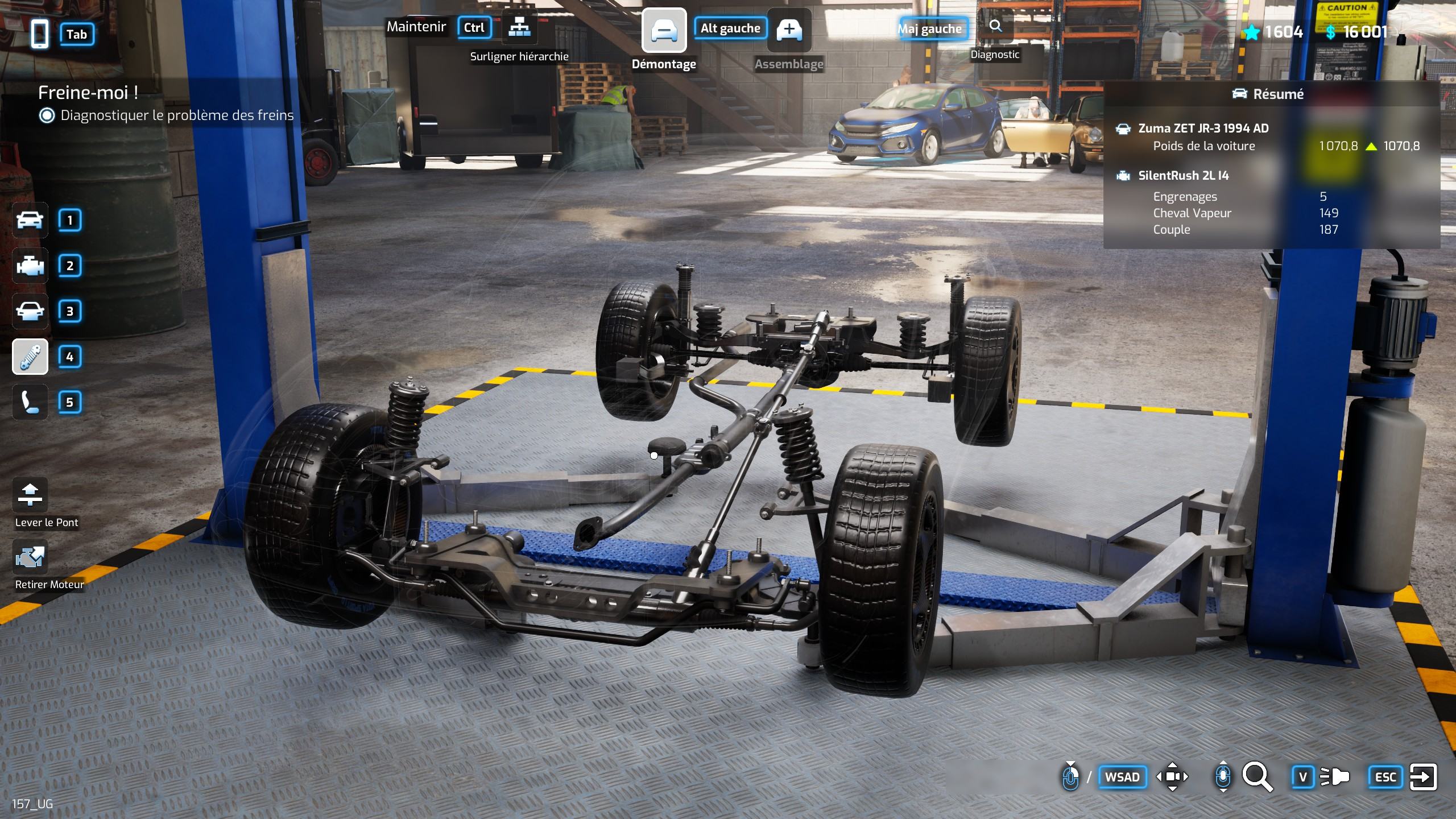Select the front-facing car view icon
Image resolution: width=1456 pixels, height=819 pixels.
point(30,311)
